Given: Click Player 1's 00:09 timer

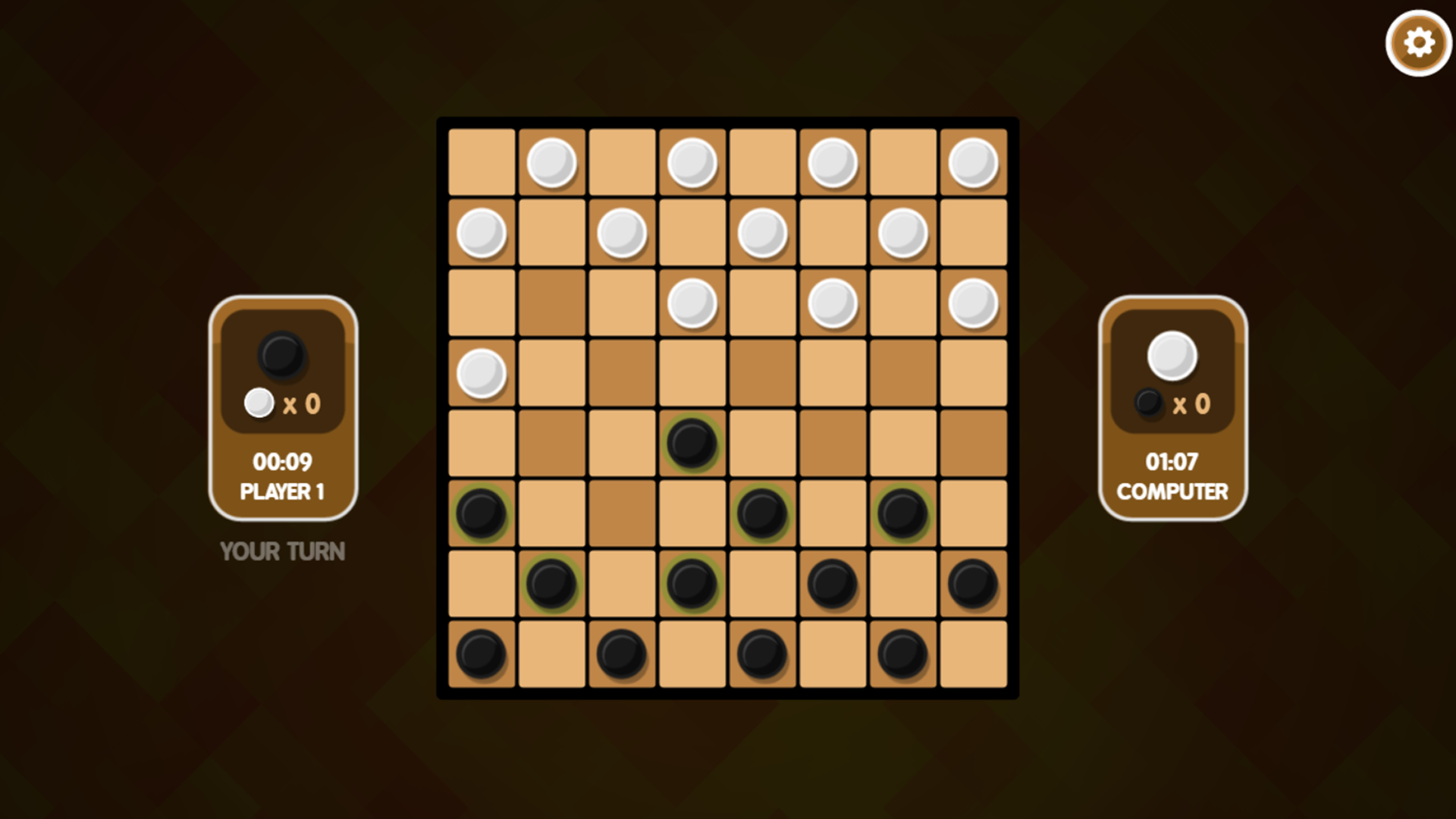Looking at the screenshot, I should 284,461.
